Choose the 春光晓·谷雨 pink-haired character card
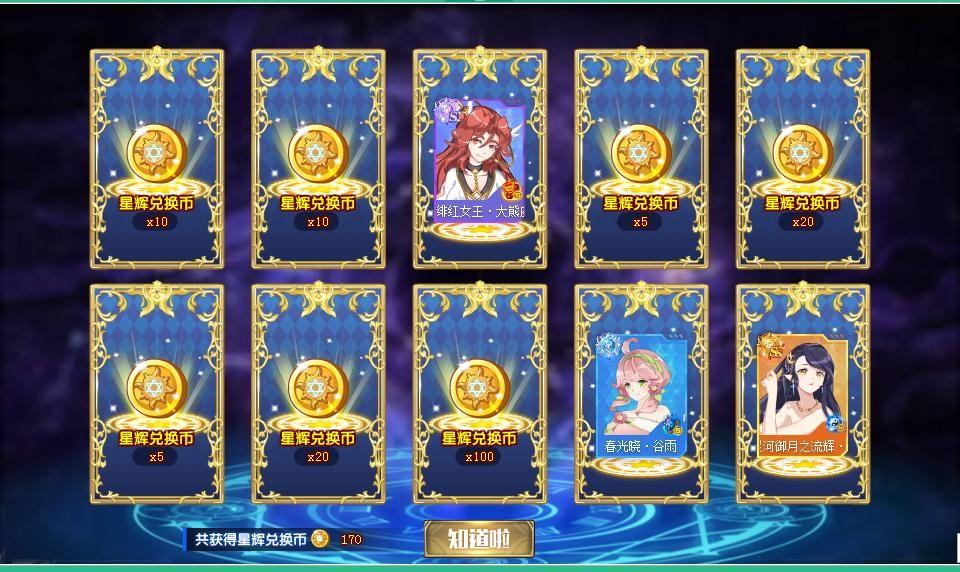 641,395
